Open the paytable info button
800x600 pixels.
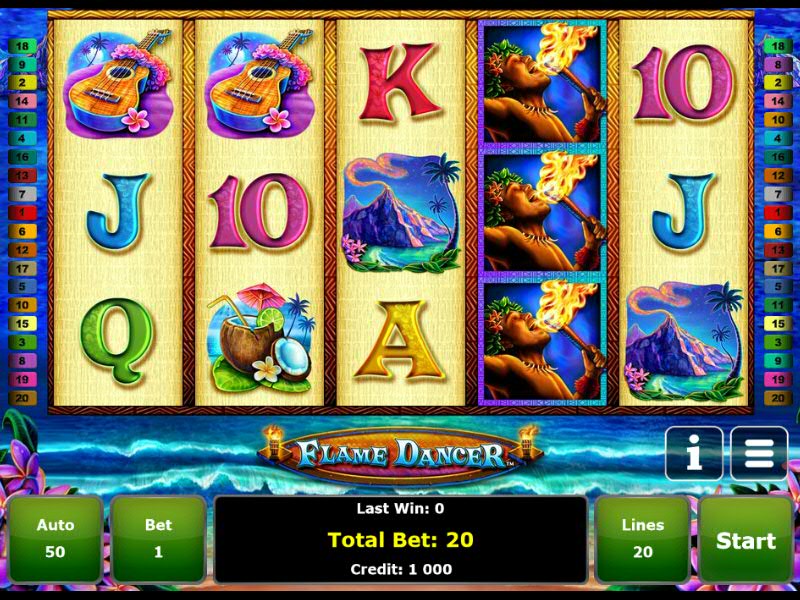[x=693, y=455]
